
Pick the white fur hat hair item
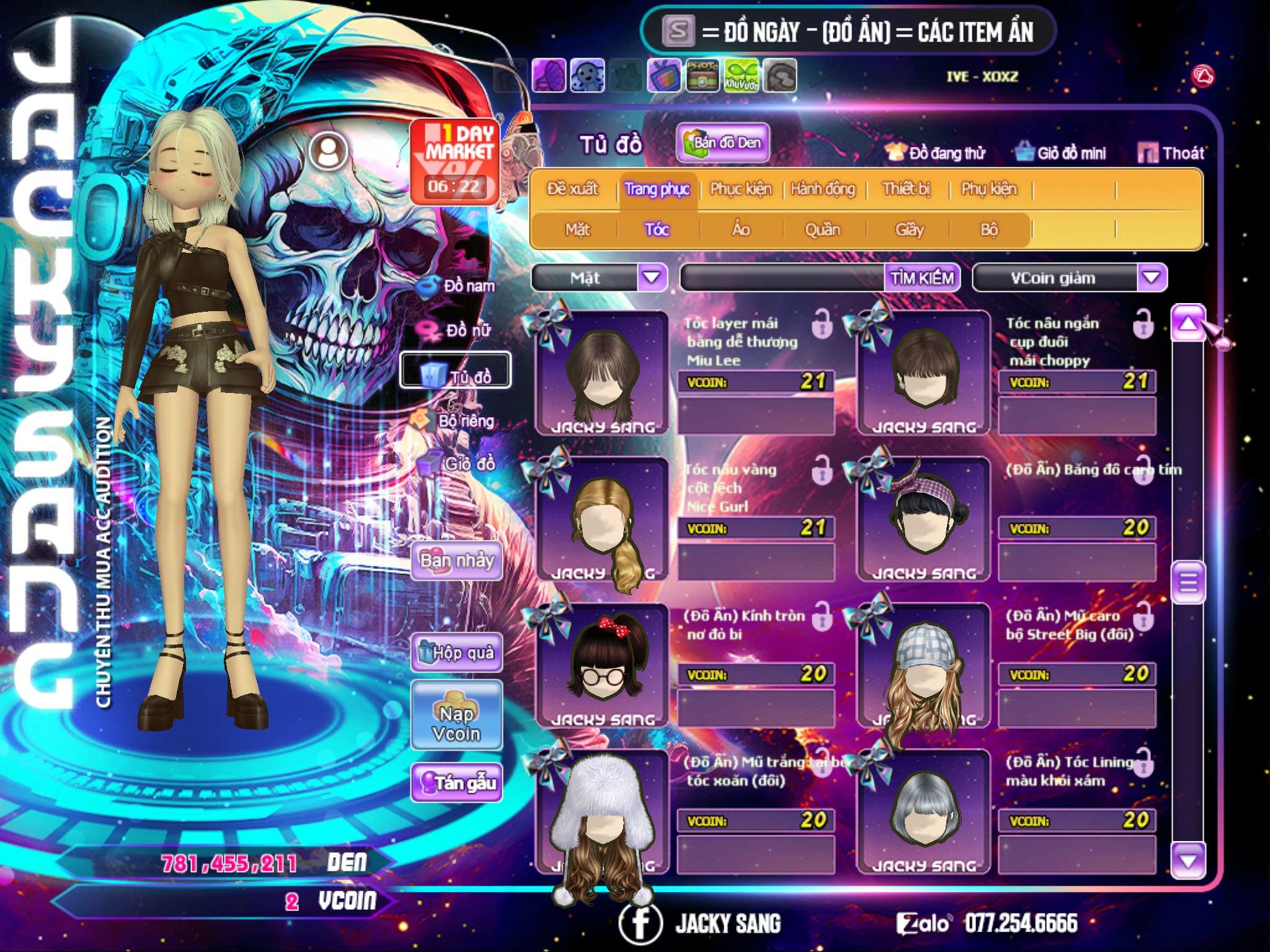click(602, 812)
